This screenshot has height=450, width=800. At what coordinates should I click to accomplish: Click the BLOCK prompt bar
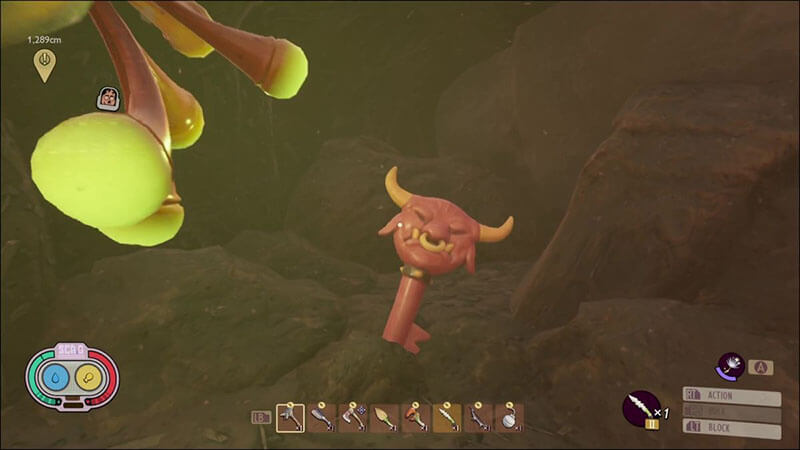[731, 426]
